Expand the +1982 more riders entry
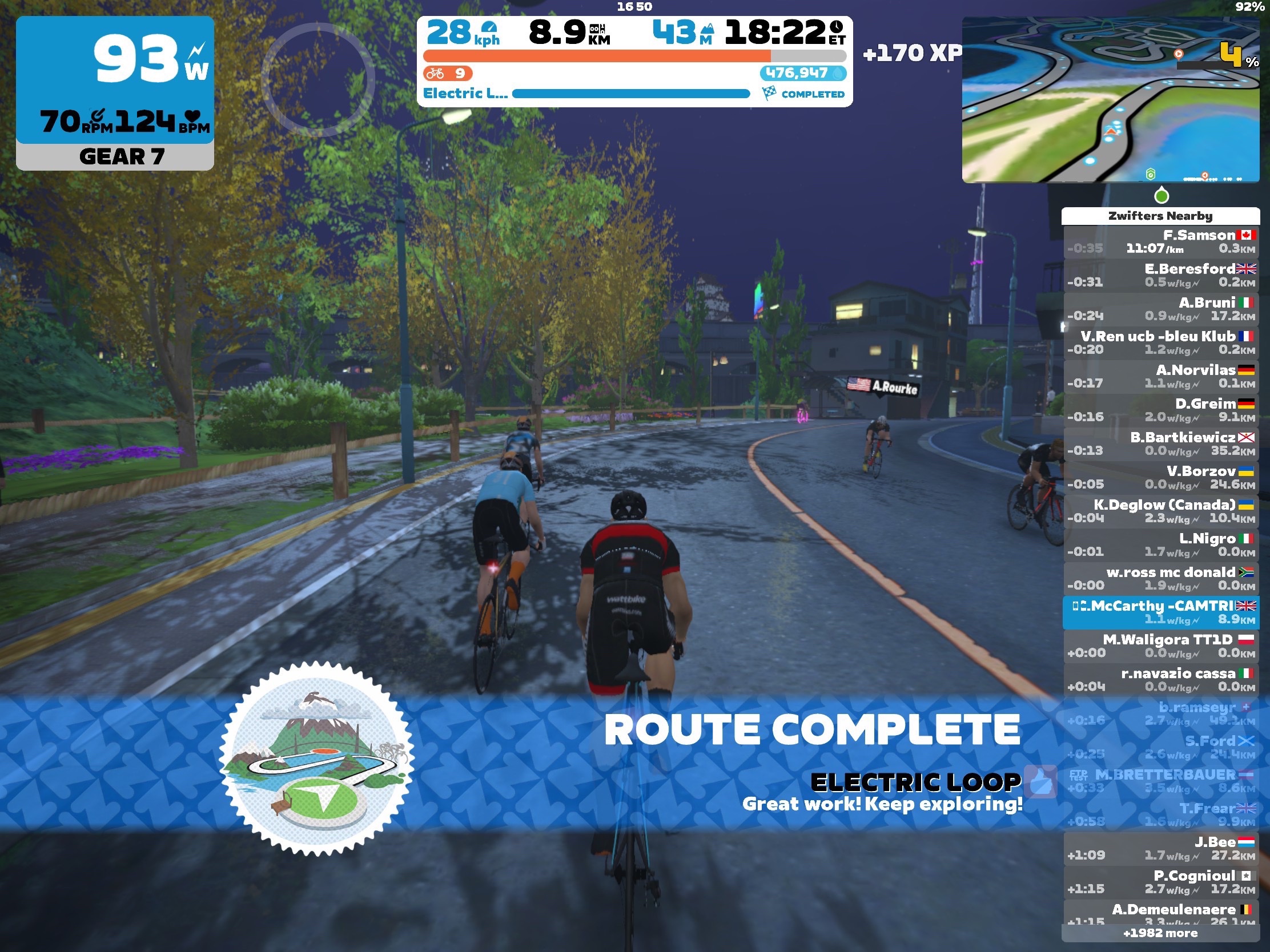 tap(1160, 933)
